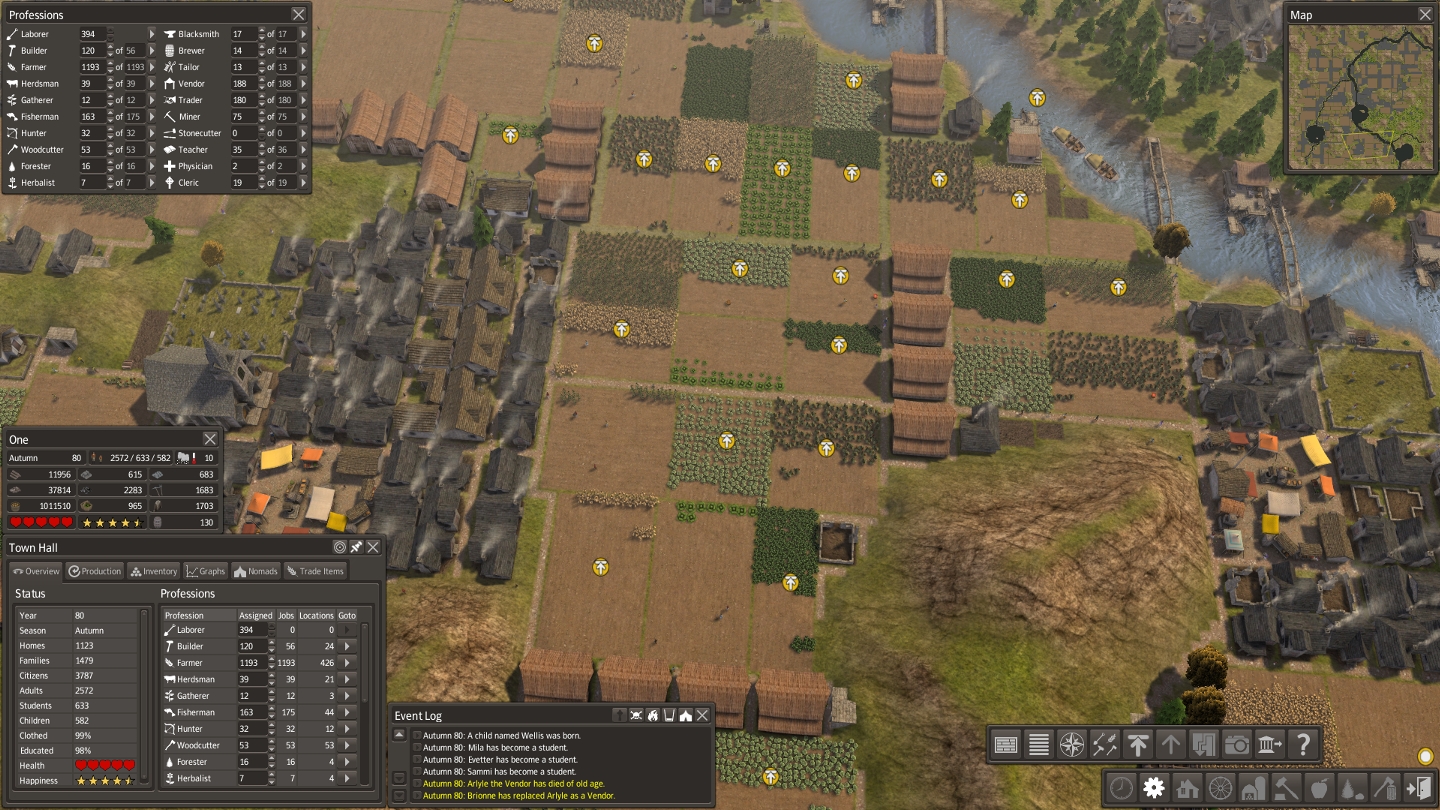Close the Town Hall window
The height and width of the screenshot is (810, 1440).
coord(373,547)
